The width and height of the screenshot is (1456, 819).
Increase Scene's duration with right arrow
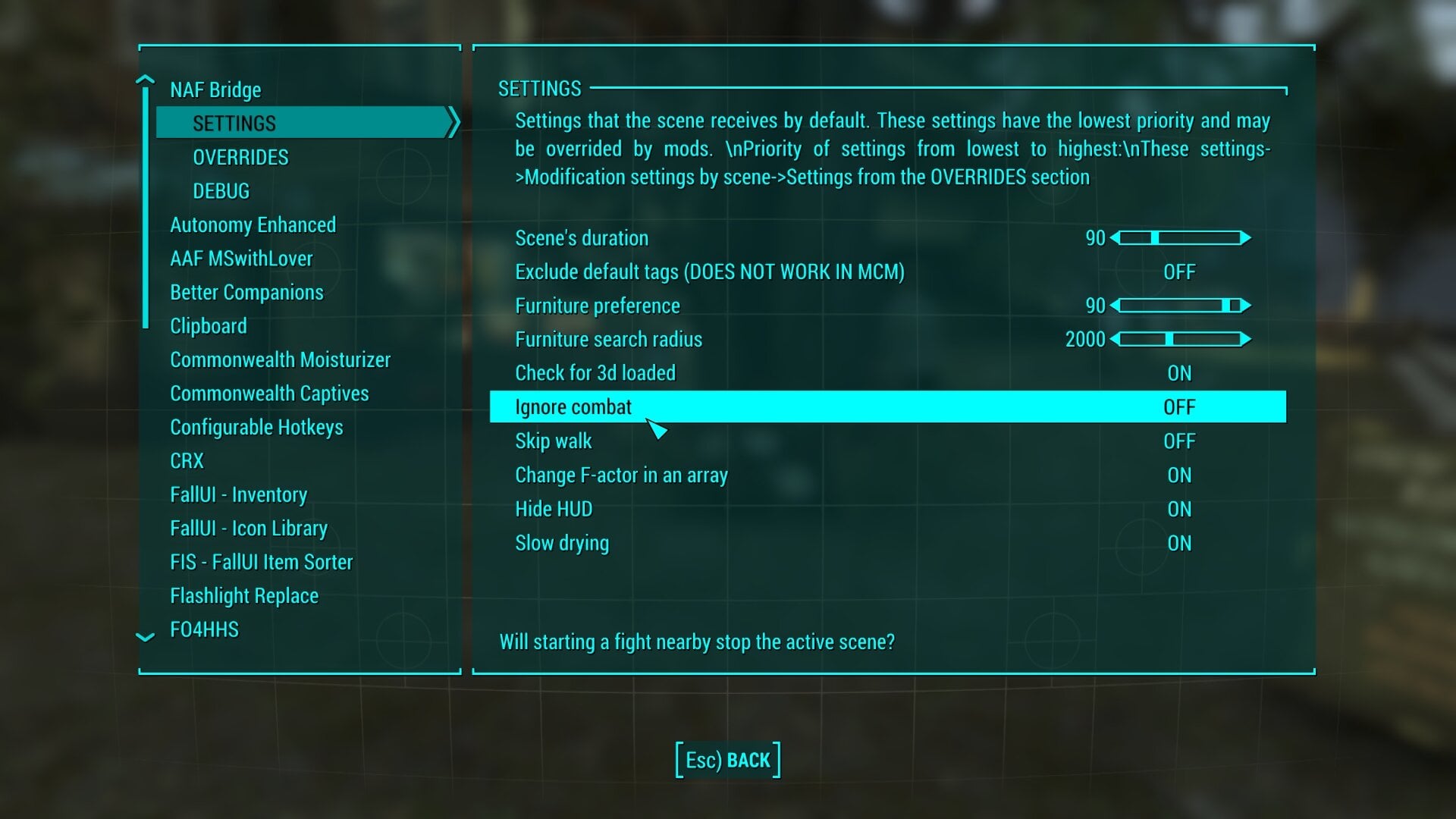[x=1245, y=237]
